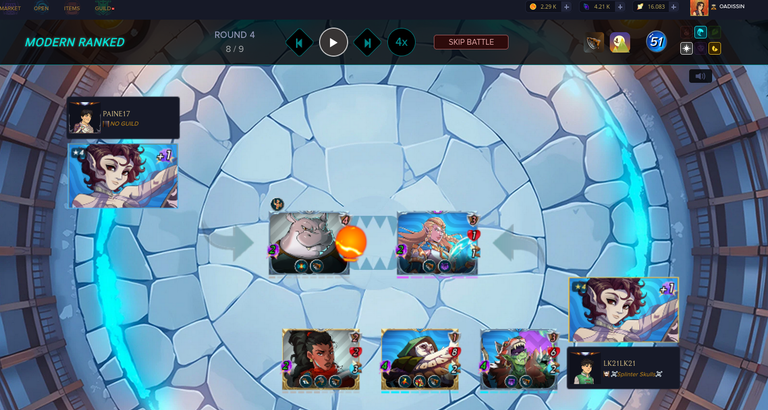
Task: Inspect the green goblin monster card
Action: (518, 359)
